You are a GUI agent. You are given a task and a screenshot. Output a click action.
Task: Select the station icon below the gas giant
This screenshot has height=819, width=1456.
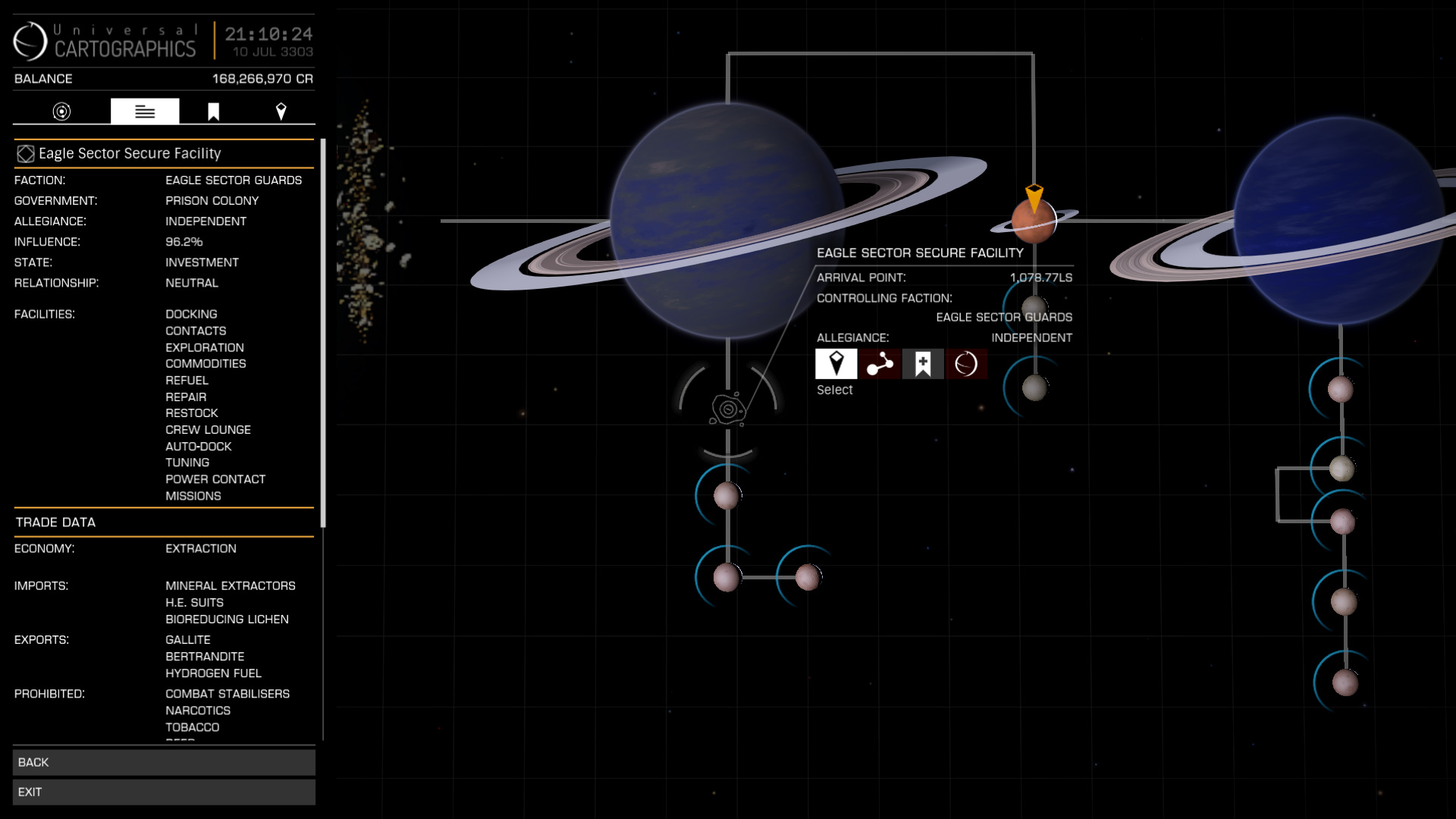(x=728, y=409)
